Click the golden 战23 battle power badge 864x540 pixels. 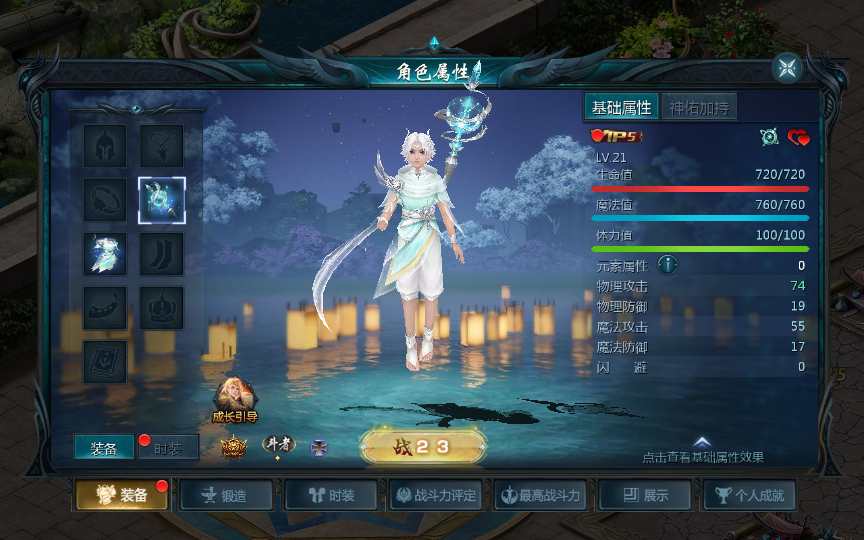[x=423, y=448]
